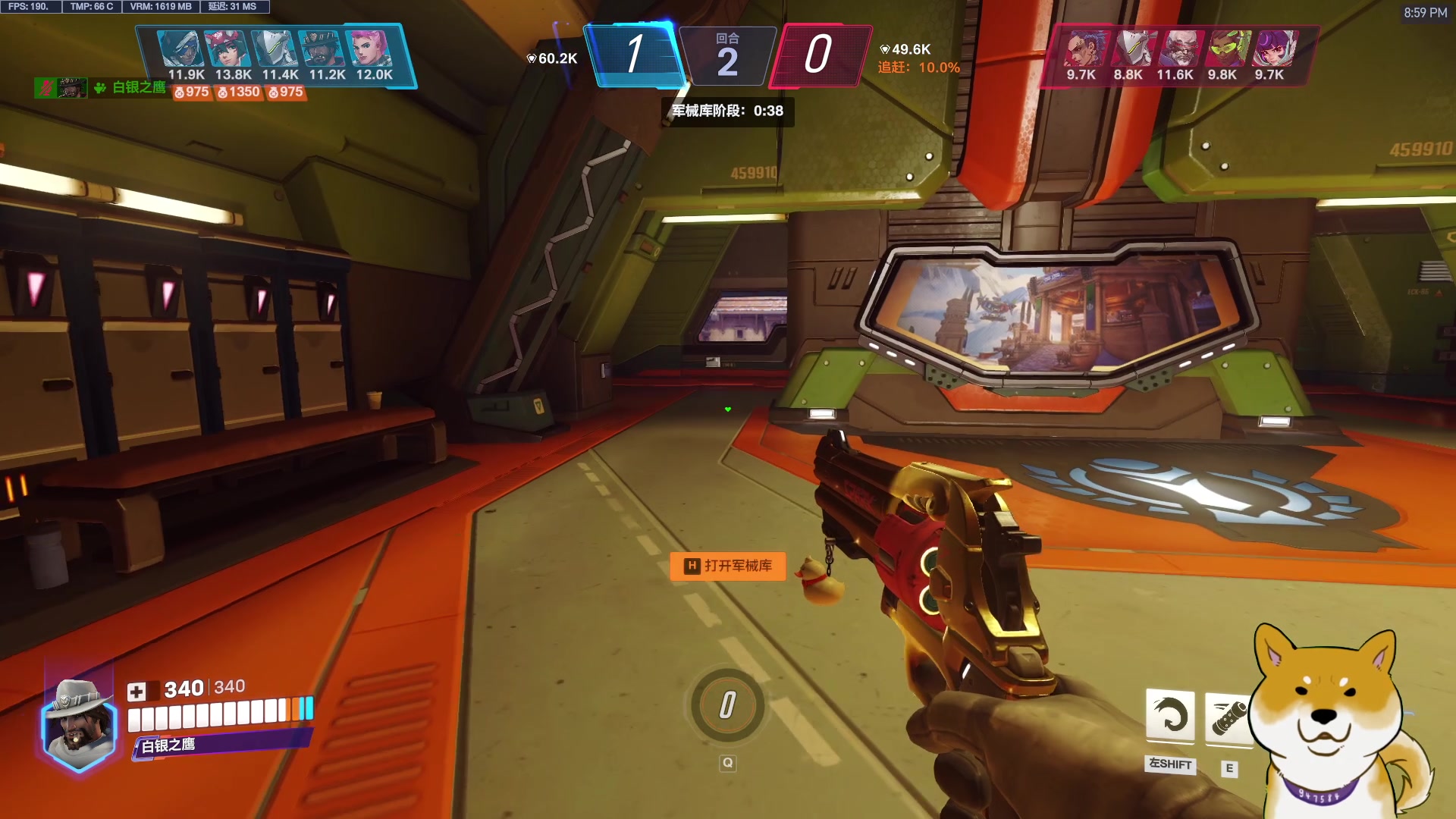Click the 白银之鹰 player tag under team bar
1456x819 pixels.
139,88
